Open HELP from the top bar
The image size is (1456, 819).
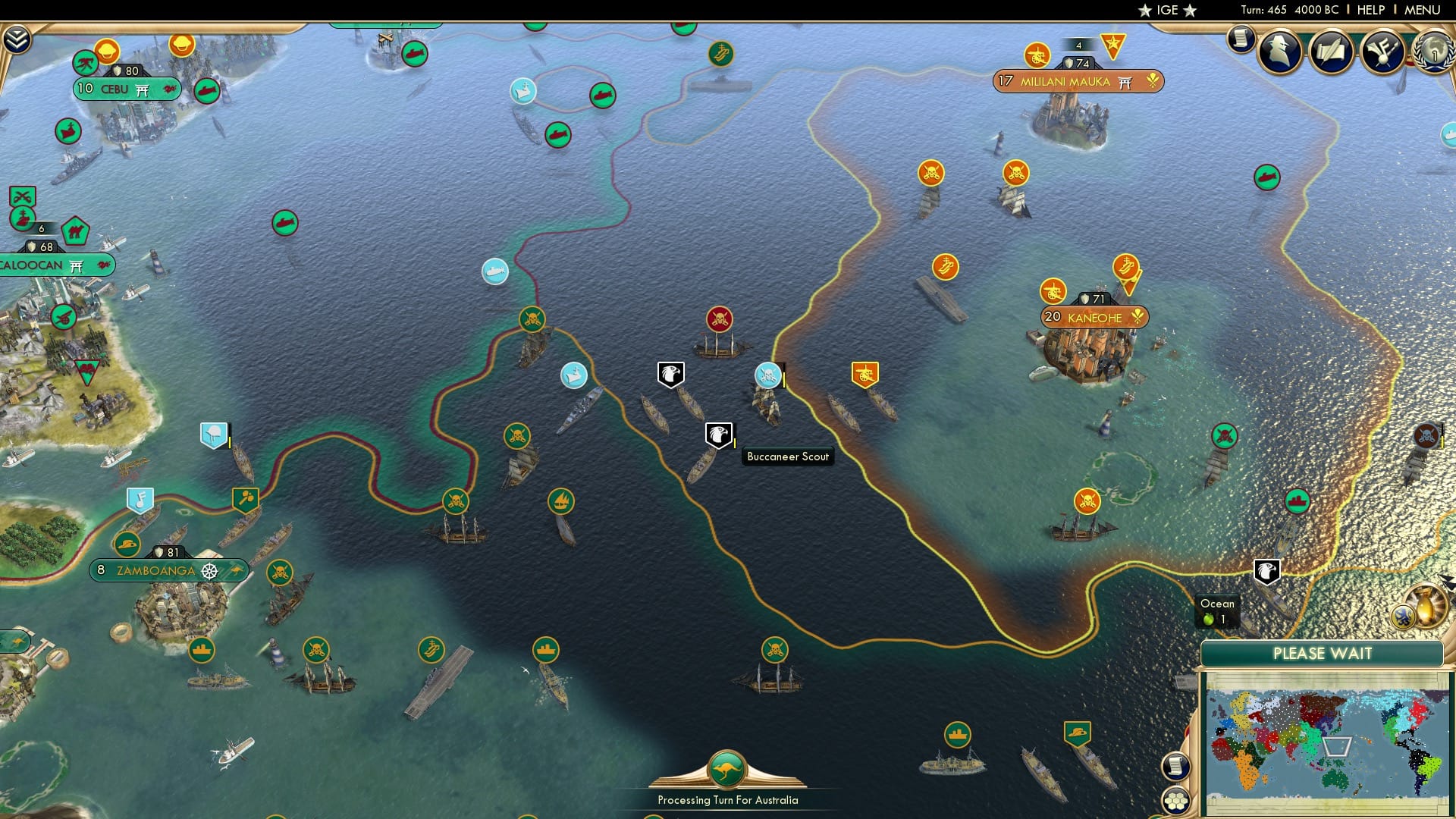pyautogui.click(x=1370, y=10)
